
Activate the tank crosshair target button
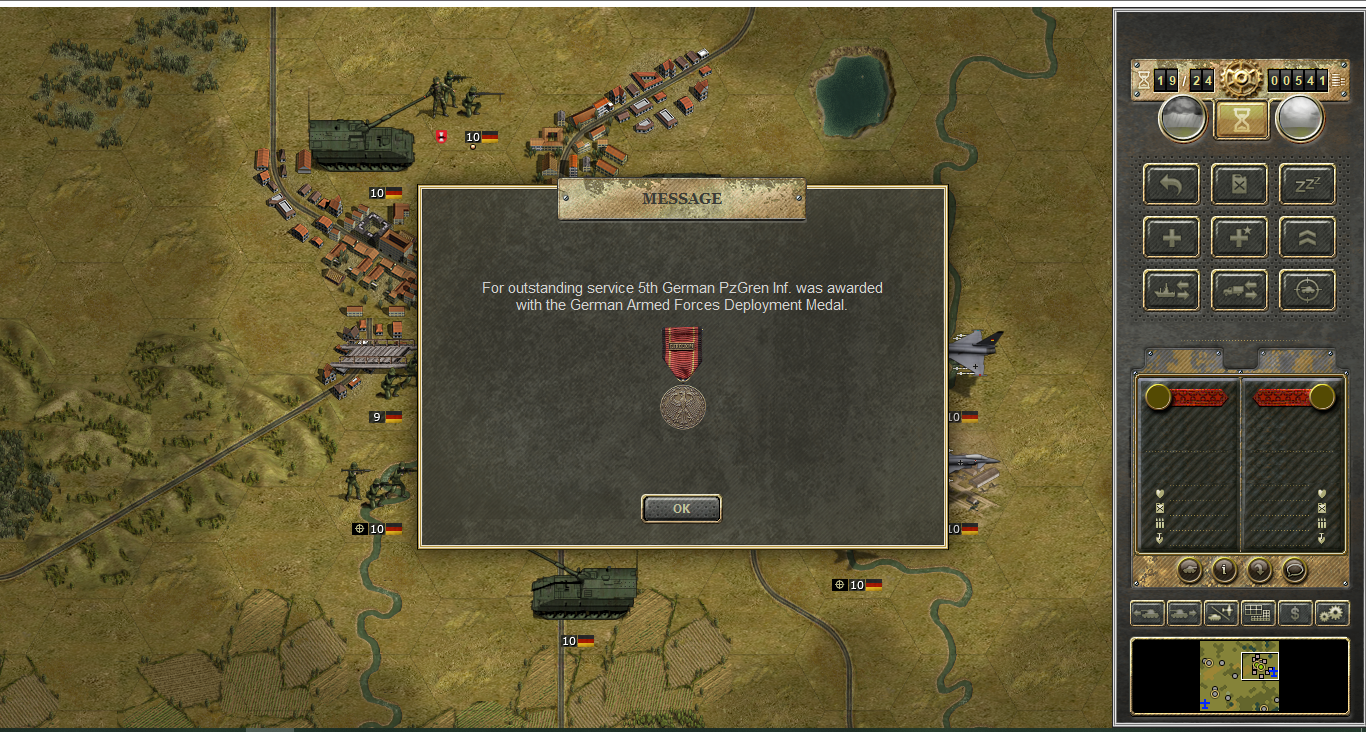[x=1307, y=290]
